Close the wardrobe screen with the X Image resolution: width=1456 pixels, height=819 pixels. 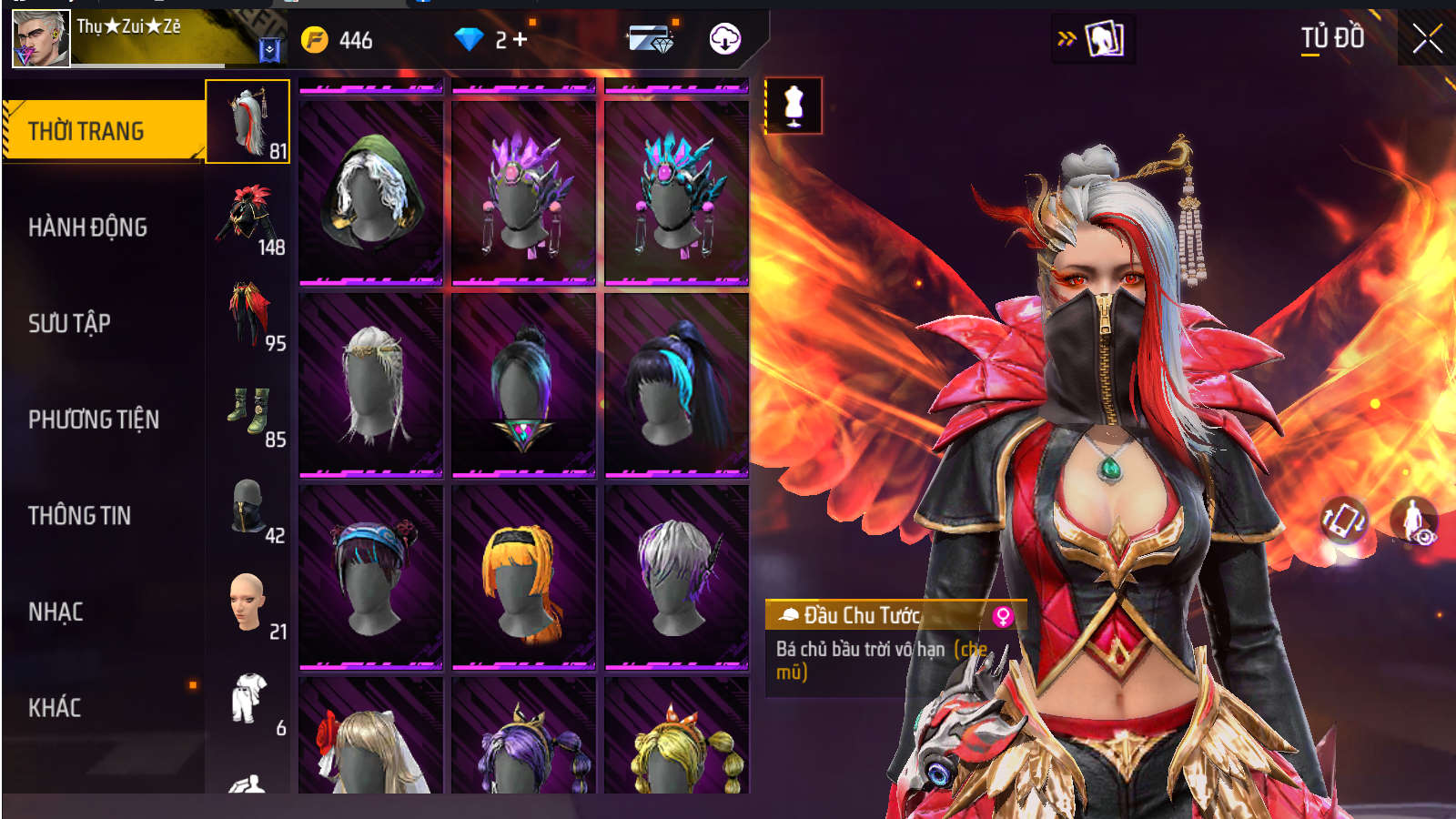[x=1427, y=39]
